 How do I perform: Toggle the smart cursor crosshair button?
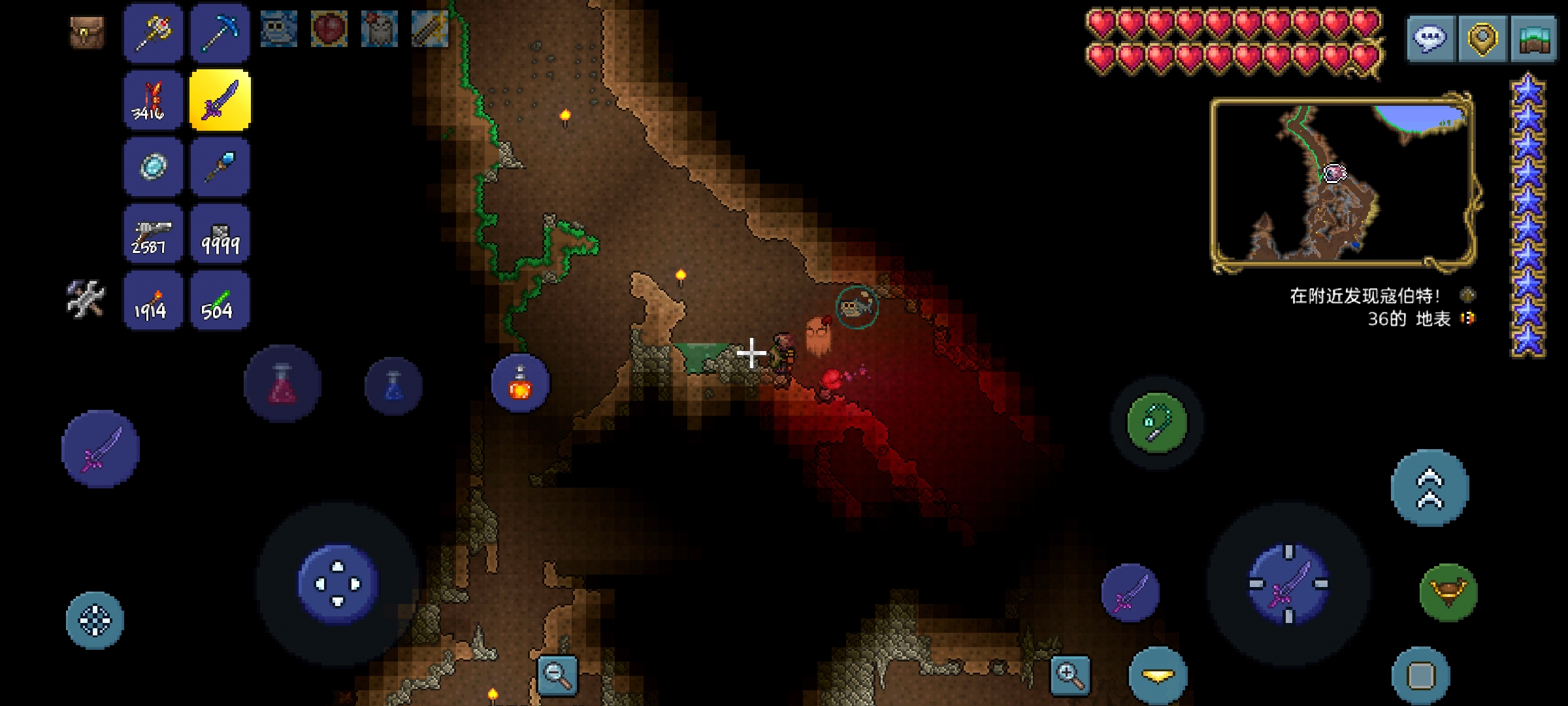coord(95,620)
